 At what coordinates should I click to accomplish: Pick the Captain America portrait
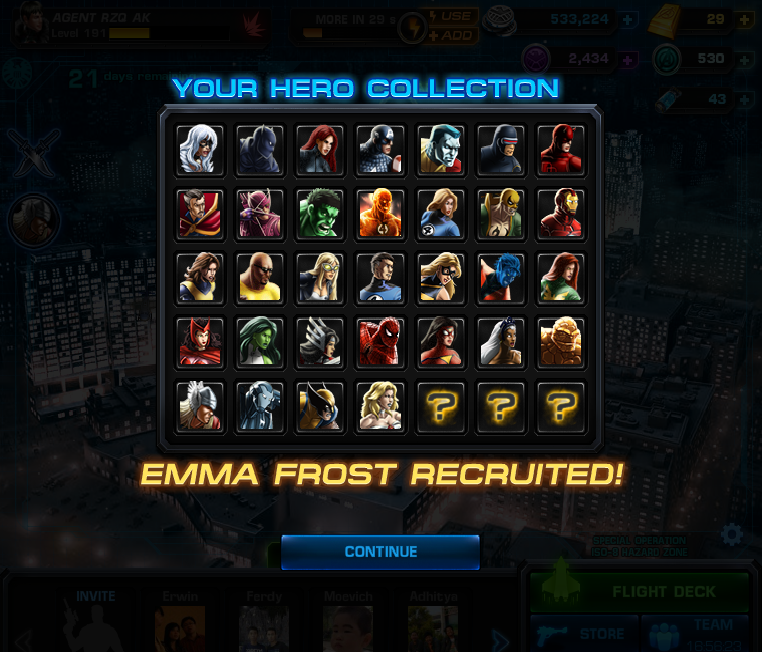pyautogui.click(x=380, y=149)
